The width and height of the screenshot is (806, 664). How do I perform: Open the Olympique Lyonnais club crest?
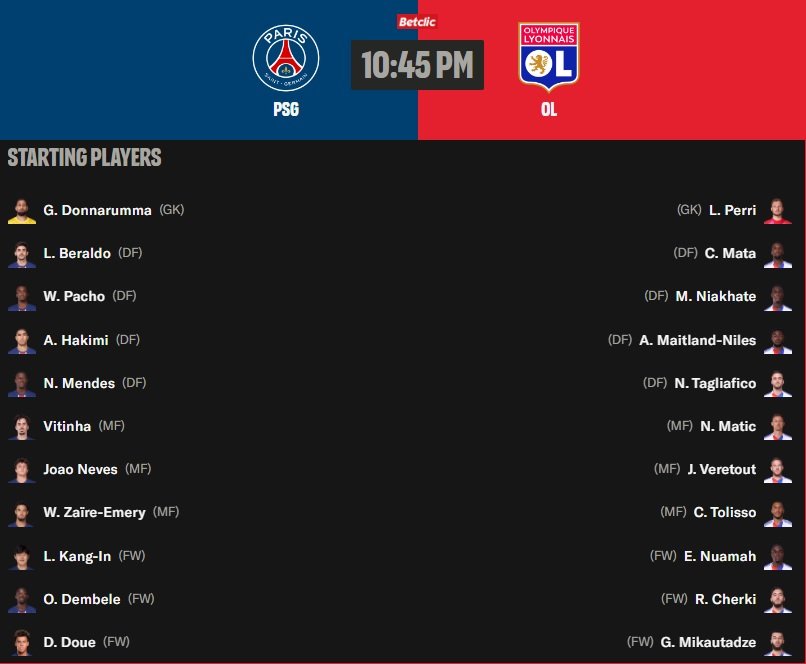tap(548, 57)
